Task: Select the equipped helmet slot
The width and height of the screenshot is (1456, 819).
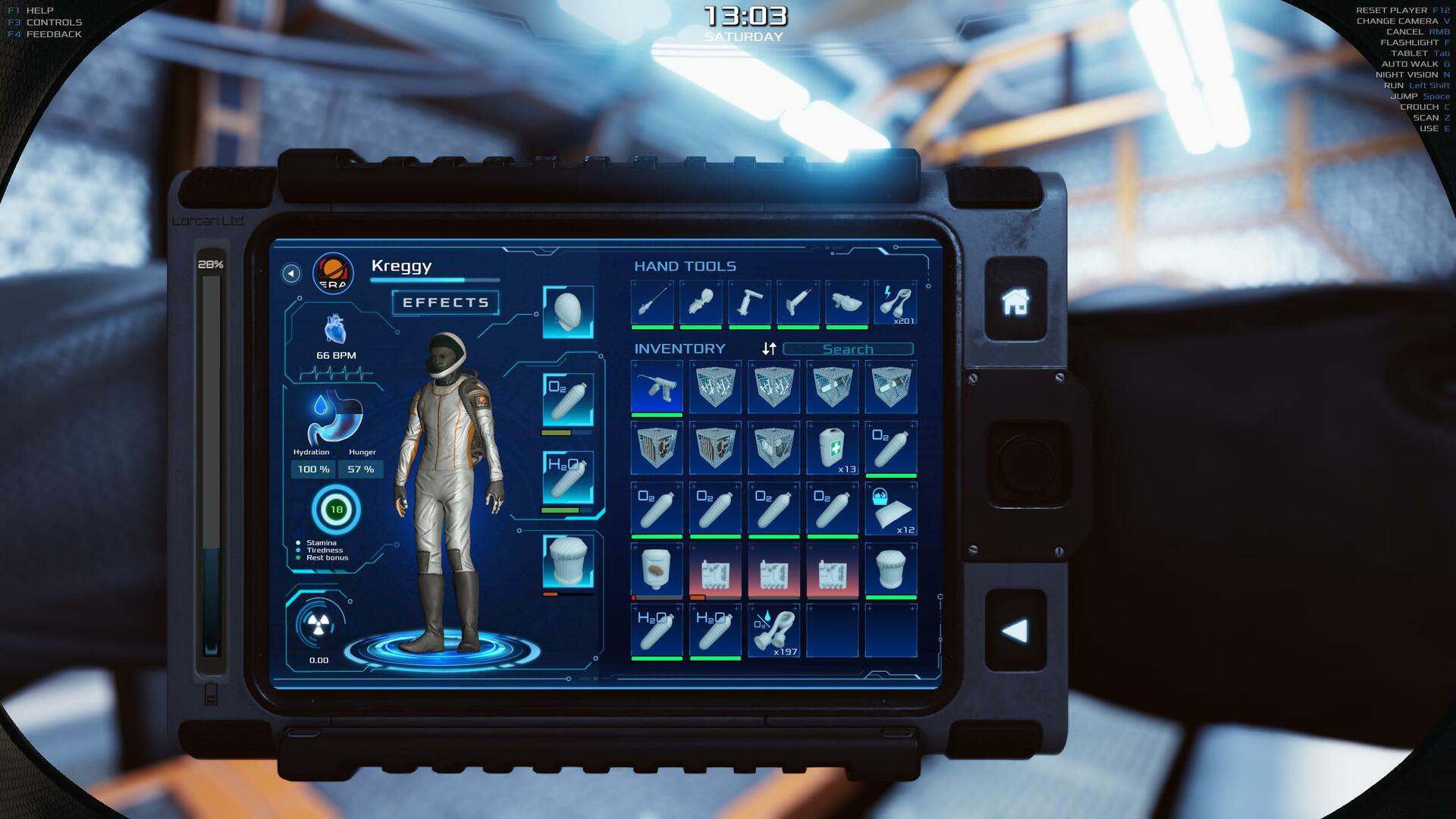Action: tap(568, 312)
